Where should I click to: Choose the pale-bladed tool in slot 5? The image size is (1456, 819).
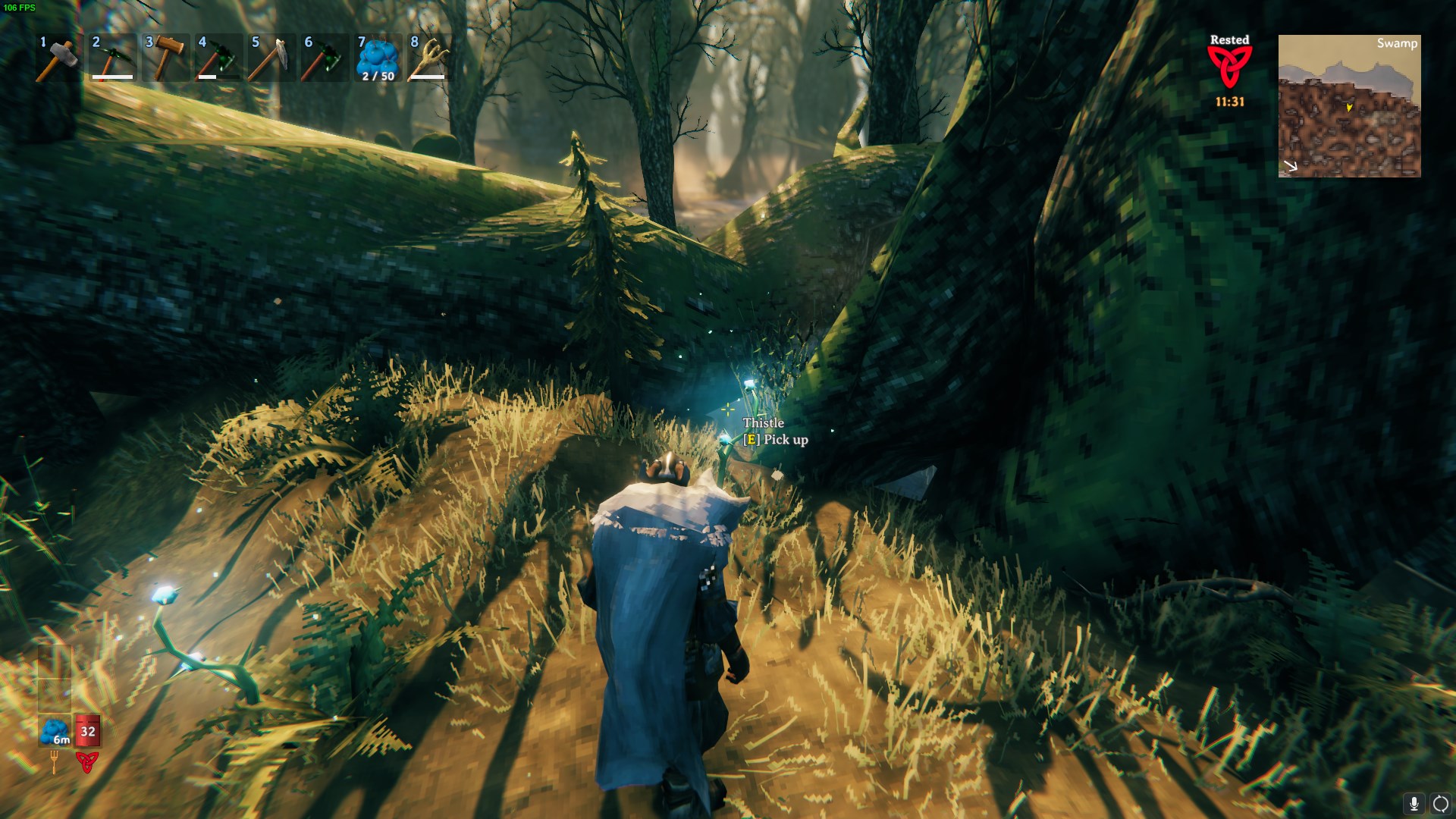[x=271, y=58]
